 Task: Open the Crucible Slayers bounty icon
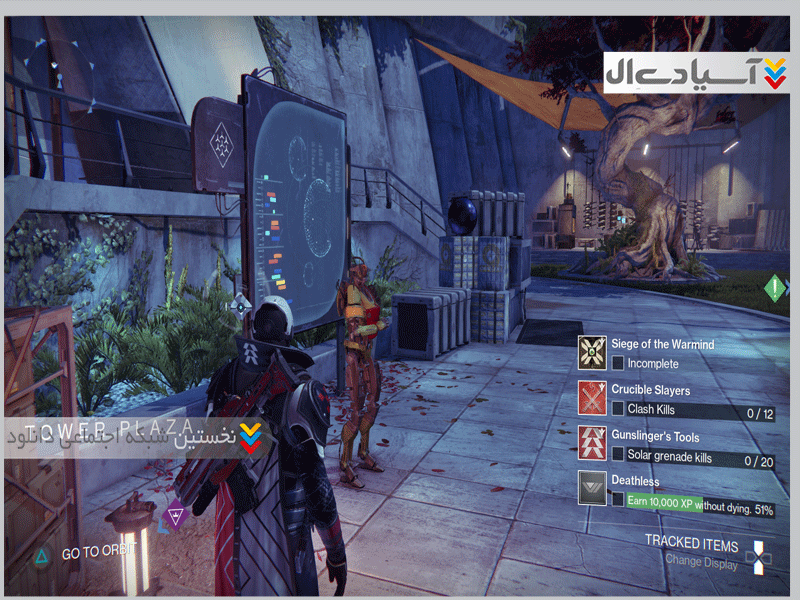pyautogui.click(x=595, y=398)
